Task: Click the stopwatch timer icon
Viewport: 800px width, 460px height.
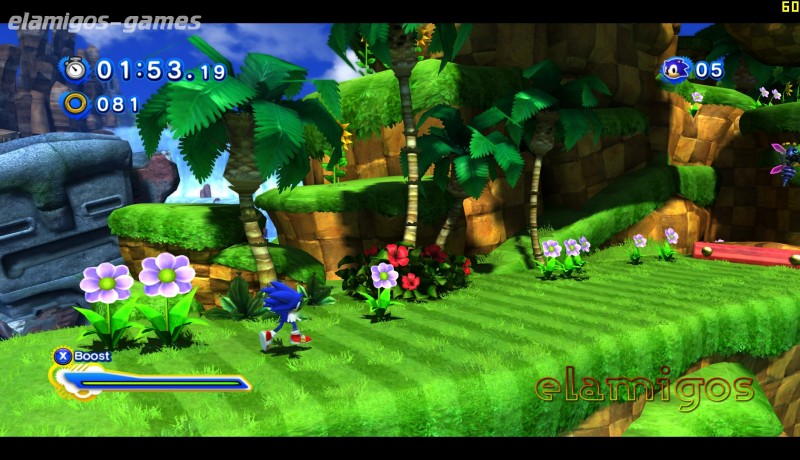Action: coord(75,69)
